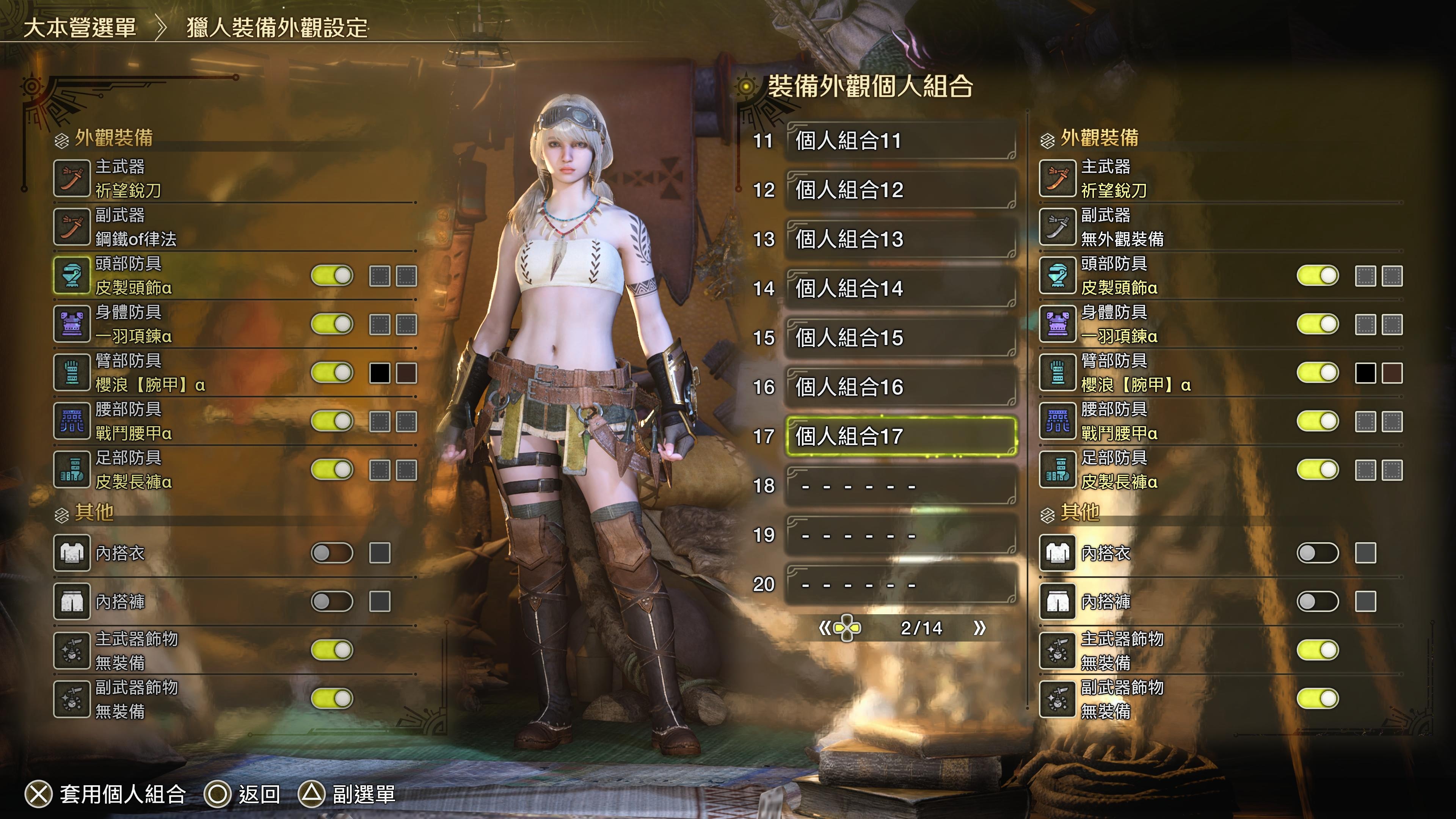Go to the previous loadout page arrow
Viewport: 1456px width, 819px height.
825,628
